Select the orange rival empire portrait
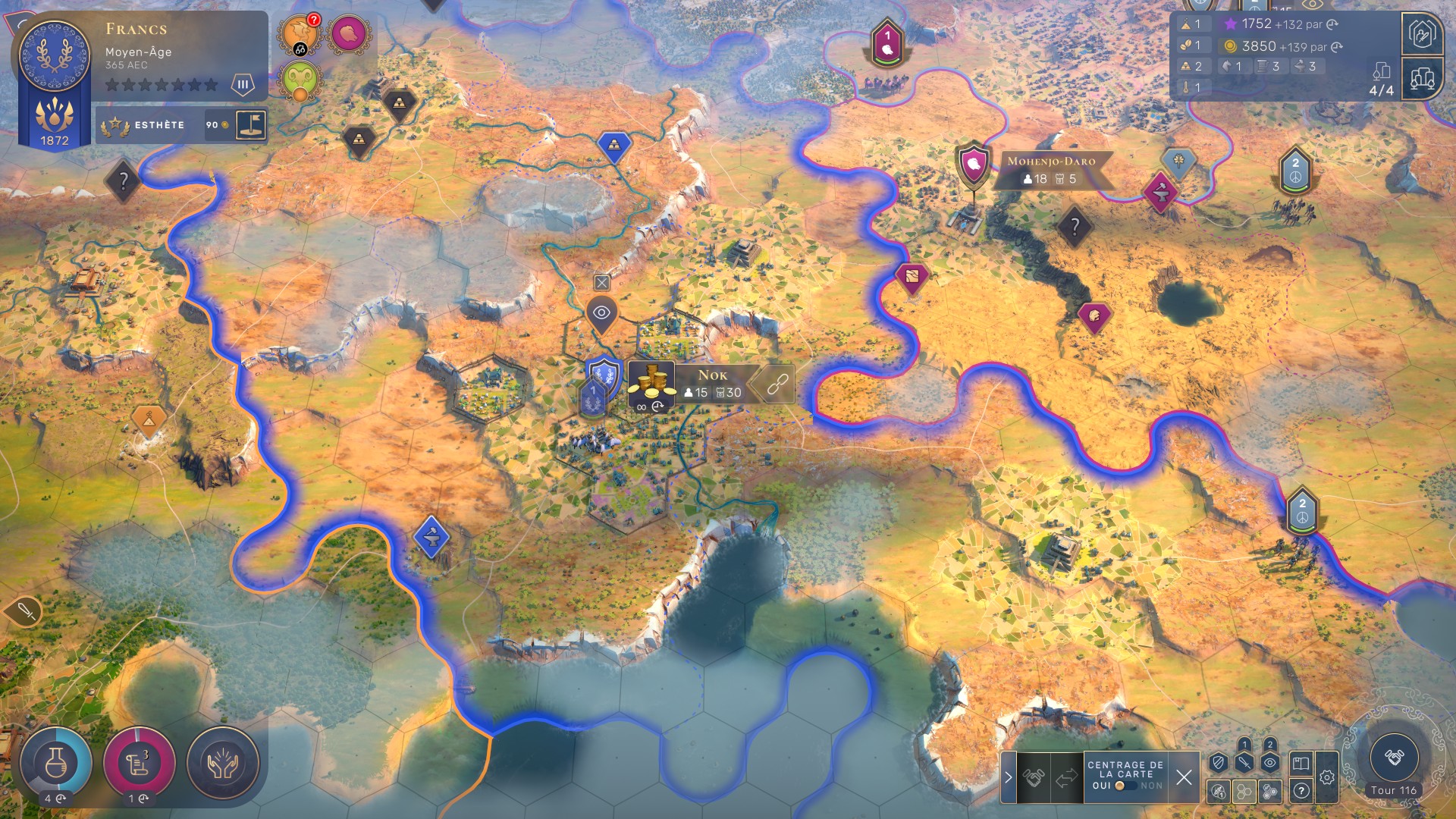 (x=299, y=33)
